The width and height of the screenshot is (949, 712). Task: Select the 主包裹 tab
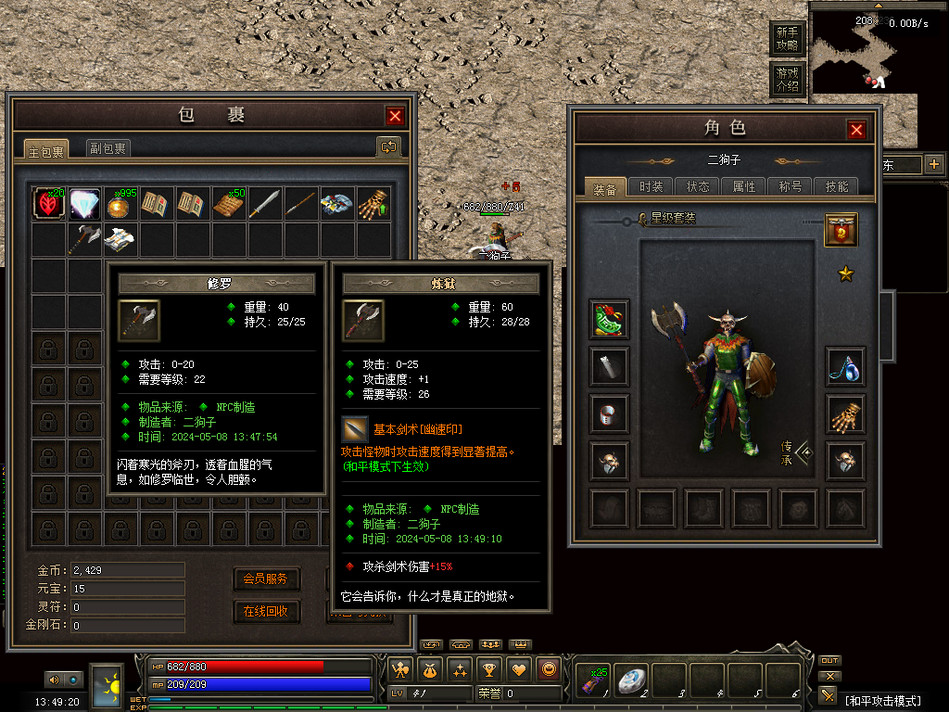[47, 151]
